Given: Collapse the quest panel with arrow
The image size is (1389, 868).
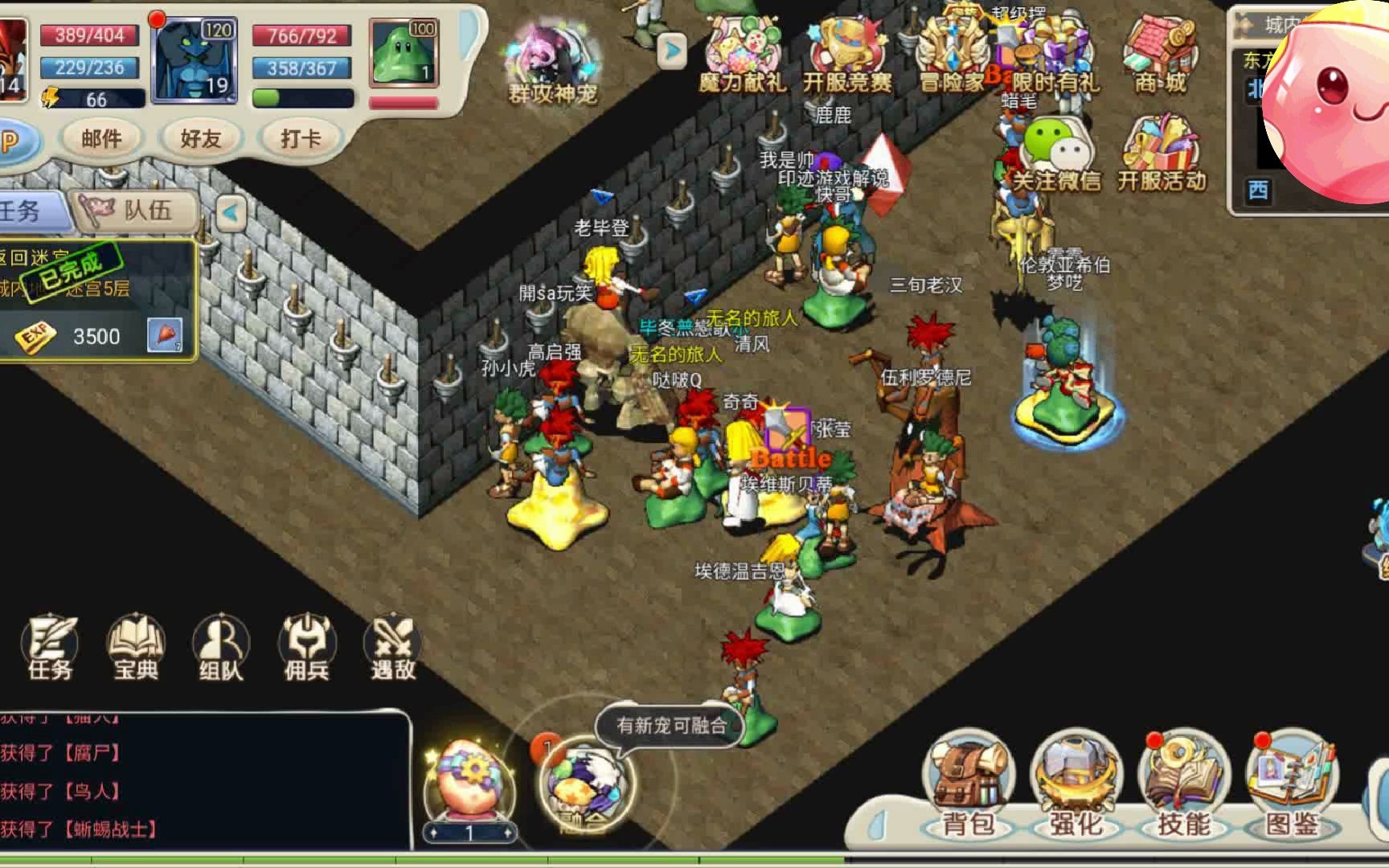Looking at the screenshot, I should coord(231,213).
